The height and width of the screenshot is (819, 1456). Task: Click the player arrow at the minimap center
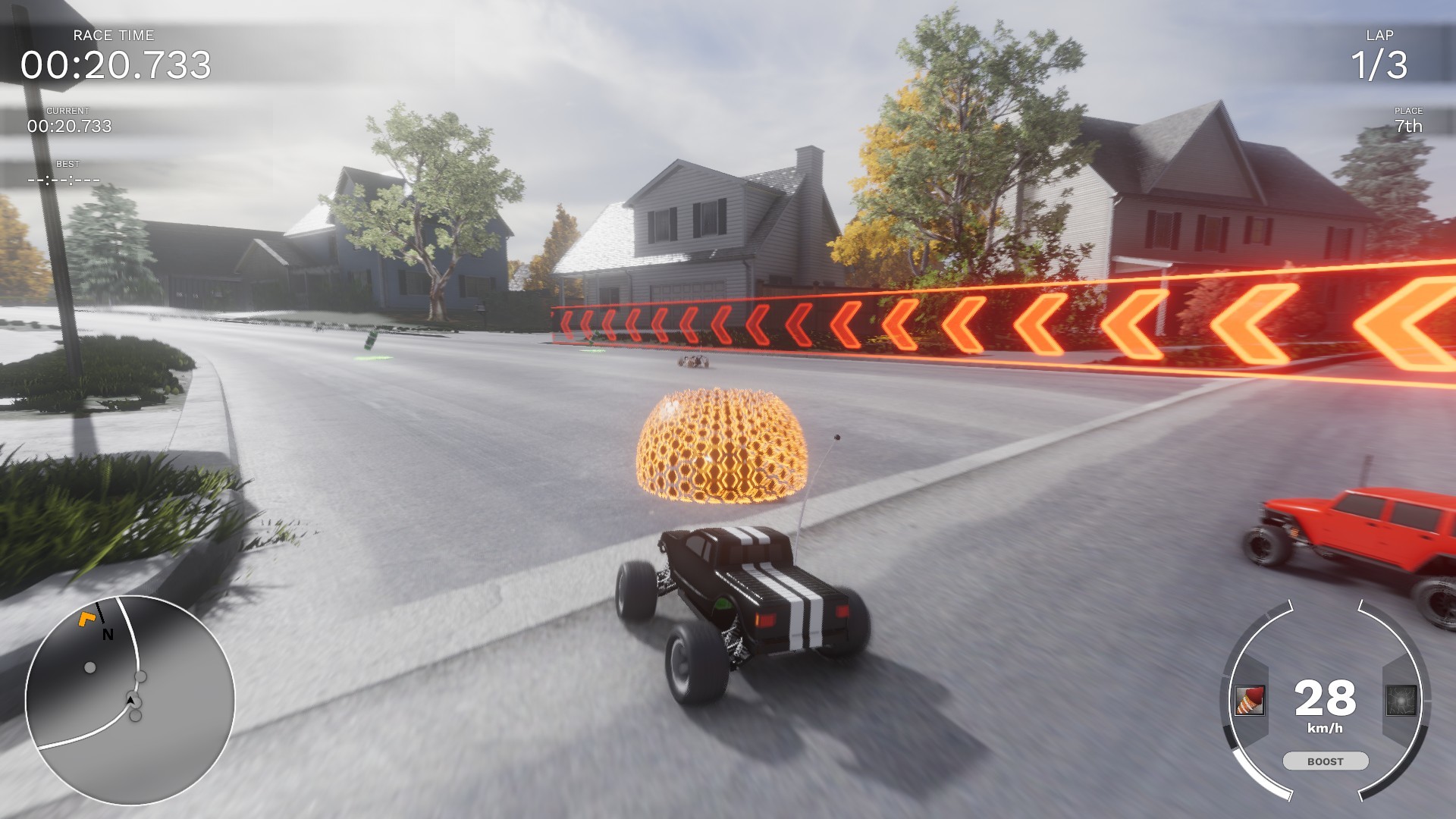130,701
